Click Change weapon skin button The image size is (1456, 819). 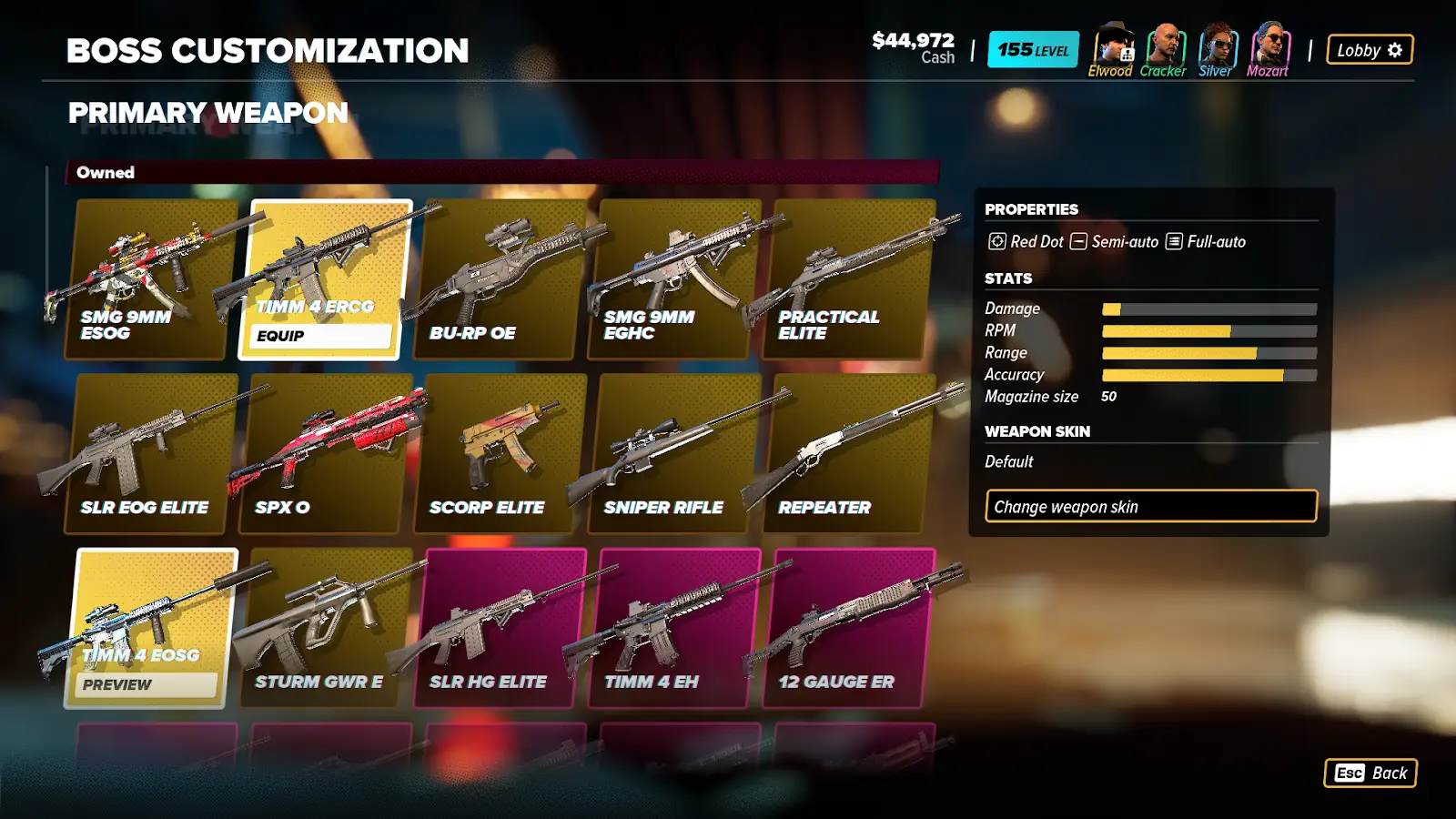tap(1151, 507)
